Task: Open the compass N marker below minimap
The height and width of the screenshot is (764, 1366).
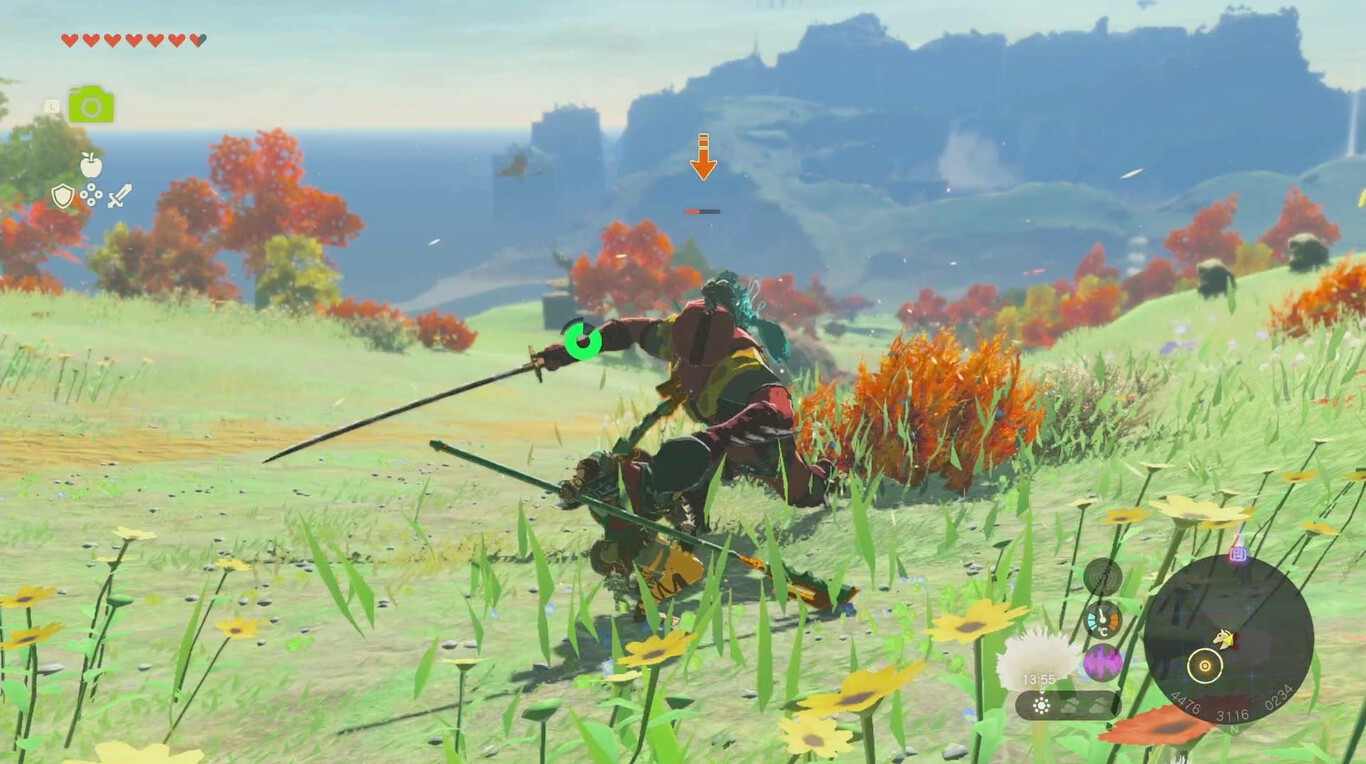Action: [1234, 729]
